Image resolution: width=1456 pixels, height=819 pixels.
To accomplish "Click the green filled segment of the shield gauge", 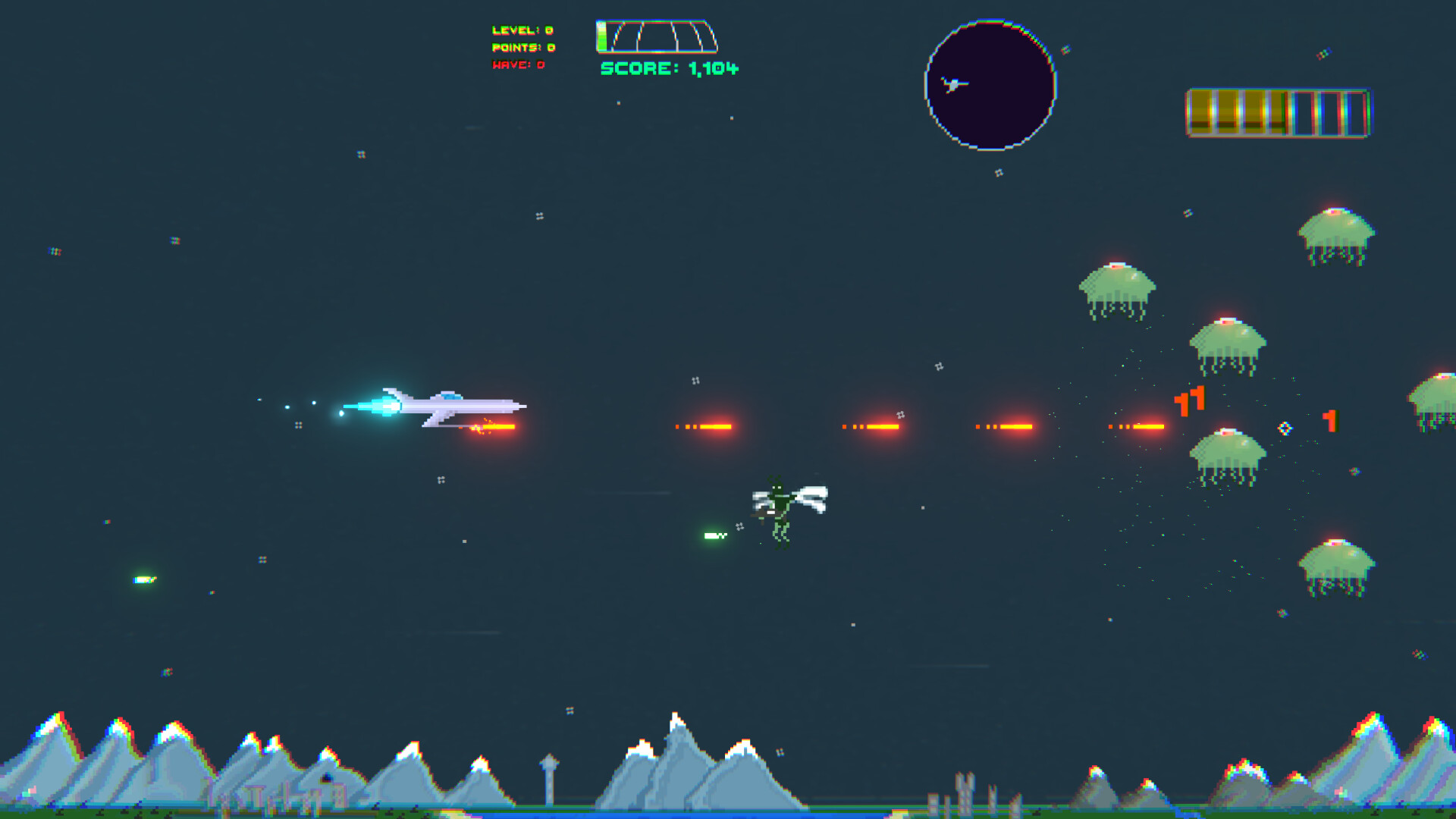I will 601,34.
